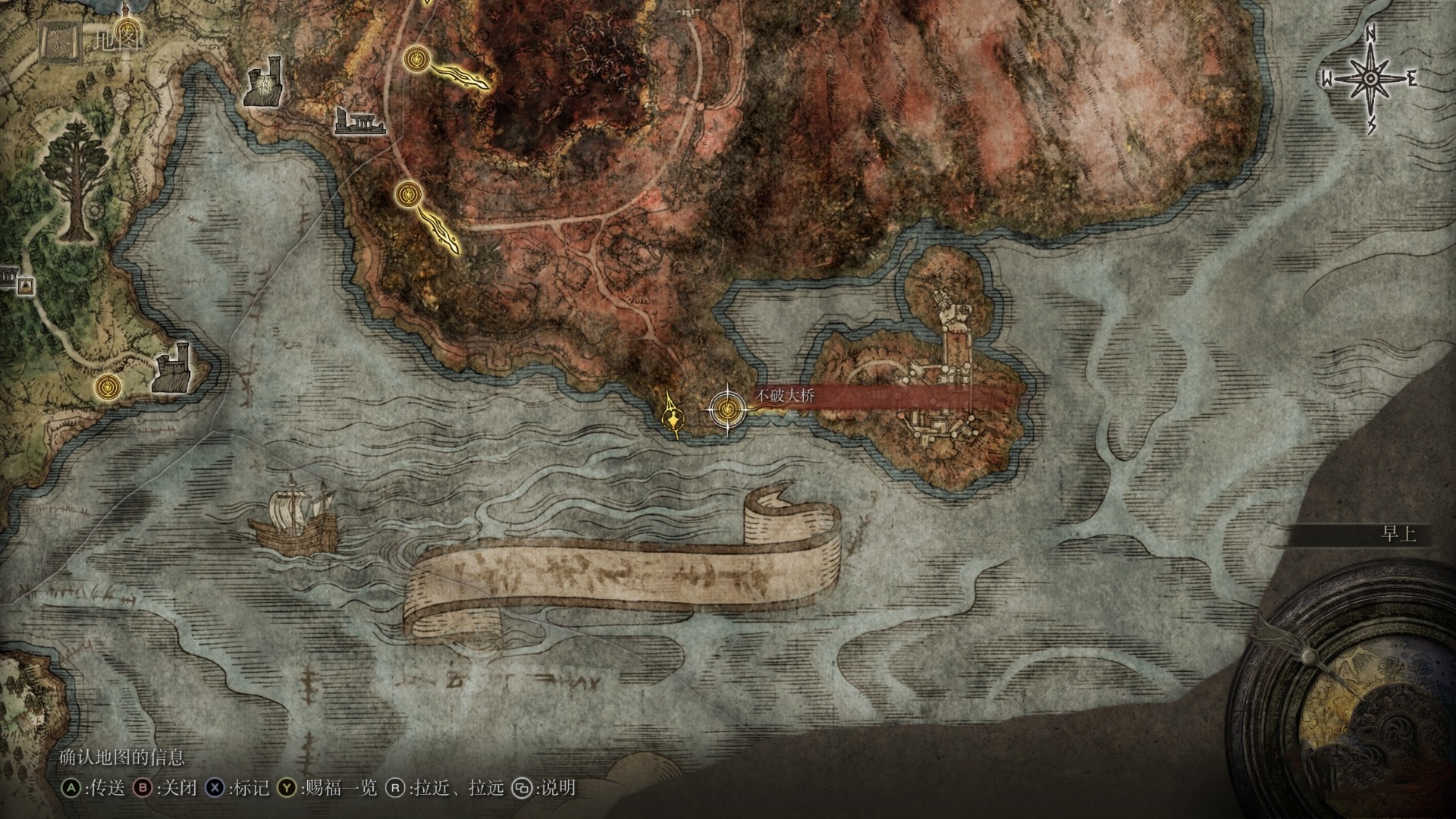
Task: Click the small dungeon entrance marker on the western edge
Action: (27, 286)
